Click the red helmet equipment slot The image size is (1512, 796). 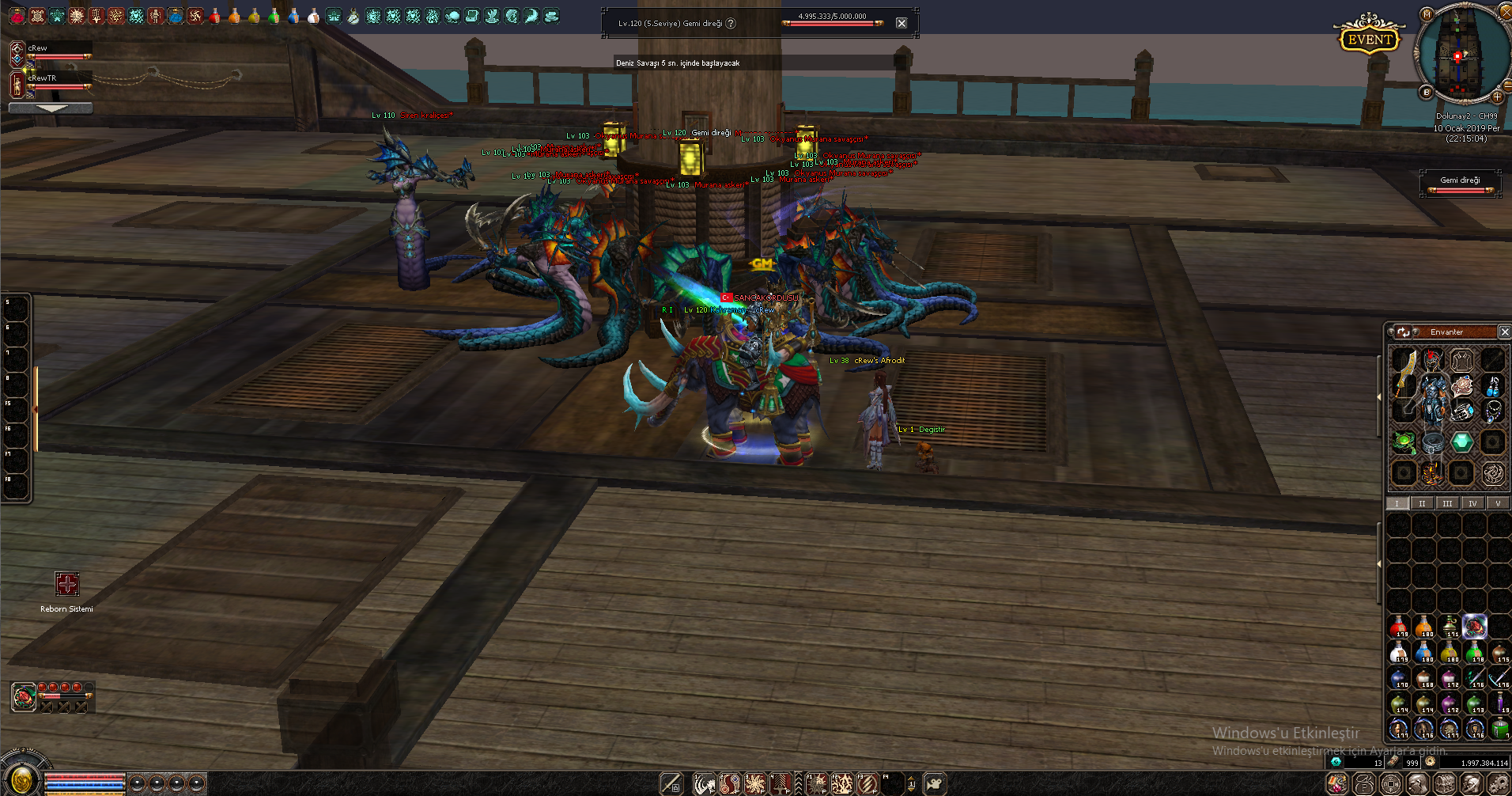tap(1433, 361)
